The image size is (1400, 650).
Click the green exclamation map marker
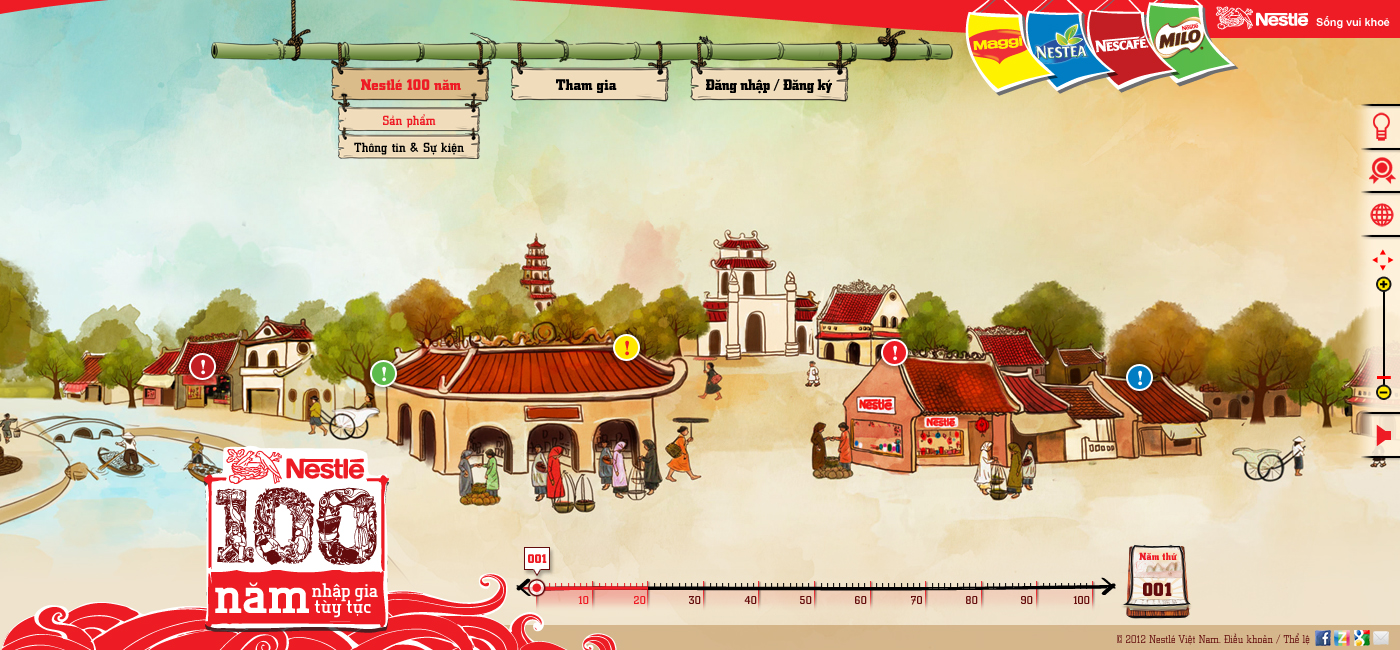tap(383, 373)
